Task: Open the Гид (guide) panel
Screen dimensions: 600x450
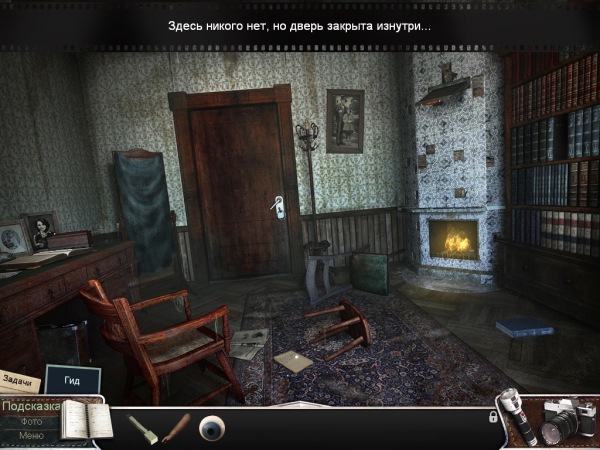Action: [72, 381]
